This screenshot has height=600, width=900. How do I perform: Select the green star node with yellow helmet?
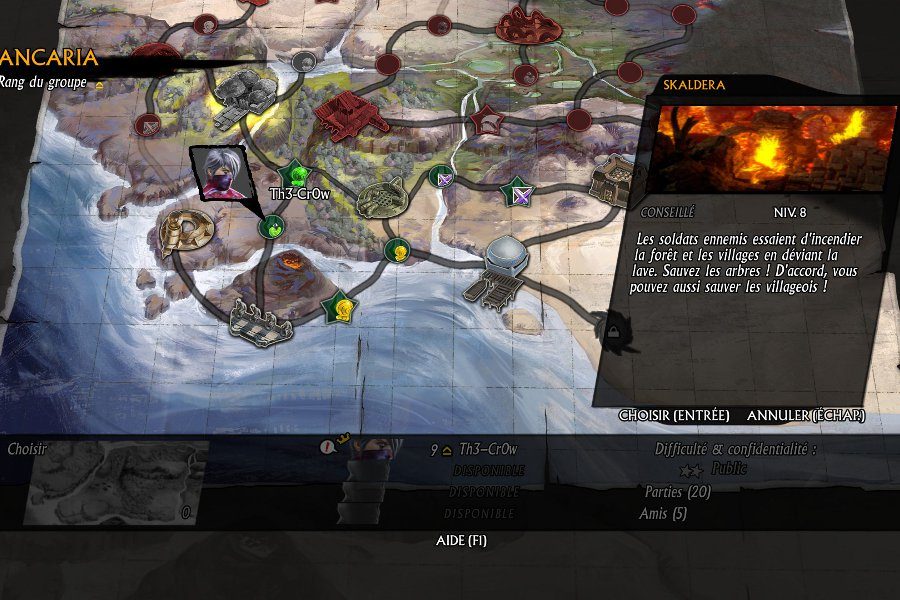[x=340, y=306]
